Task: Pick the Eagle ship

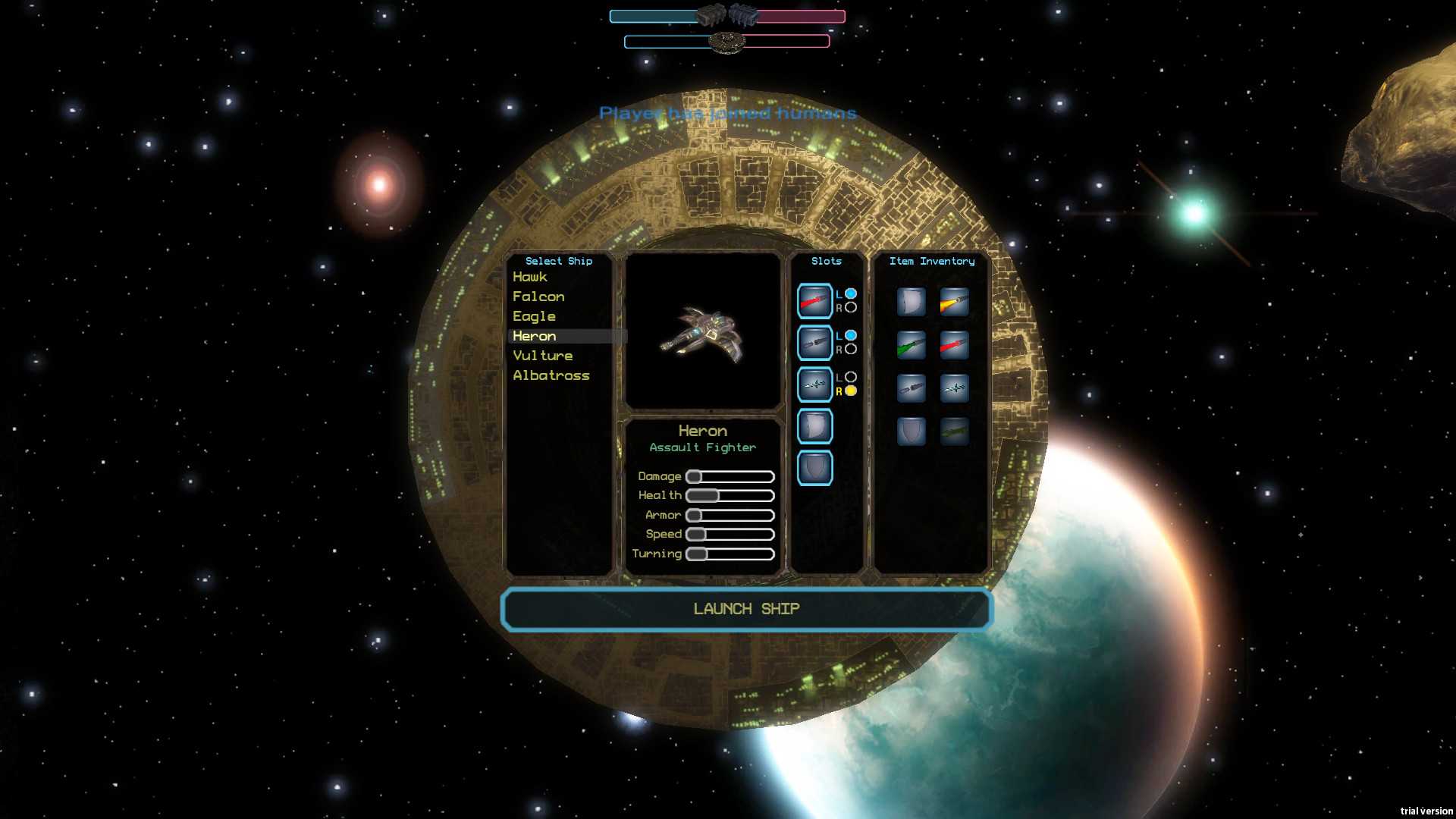Action: tap(534, 316)
